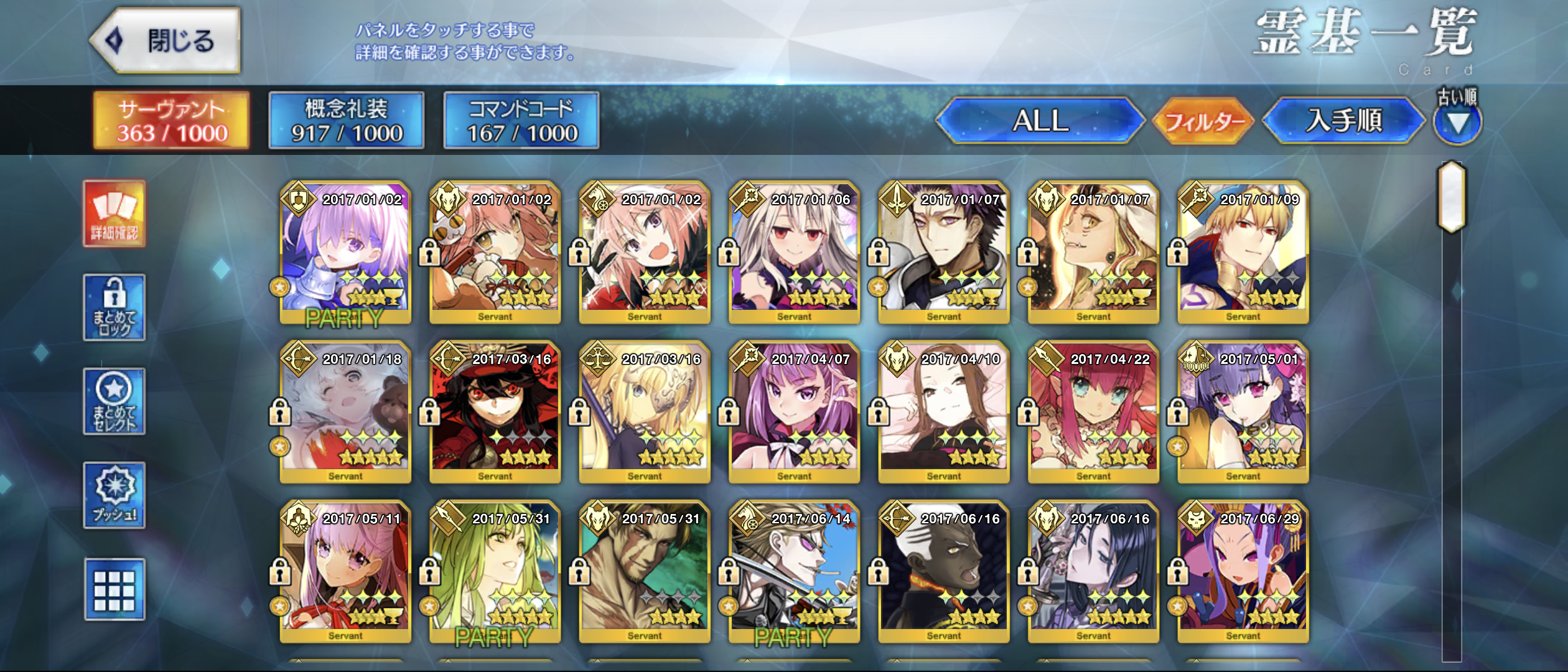Activate the まとめてロック bulk lock button
The height and width of the screenshot is (672, 1568).
tap(114, 307)
